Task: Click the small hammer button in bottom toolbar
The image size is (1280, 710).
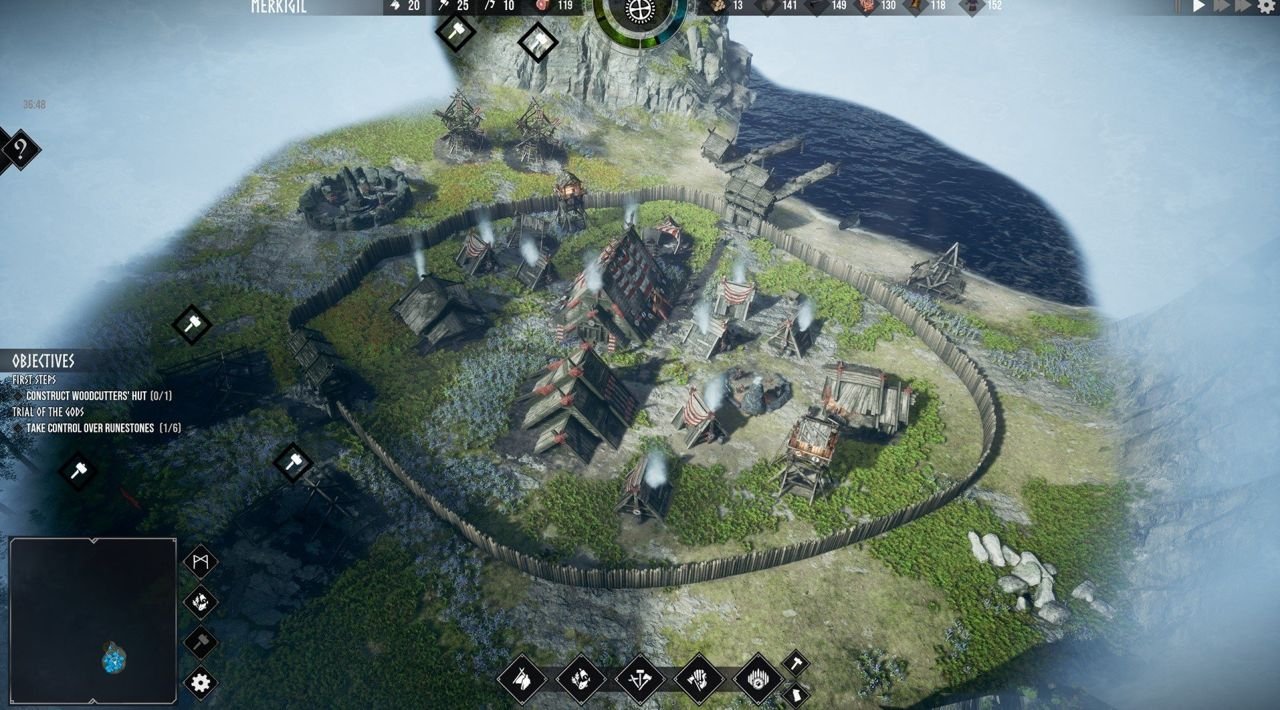Action: tap(795, 662)
